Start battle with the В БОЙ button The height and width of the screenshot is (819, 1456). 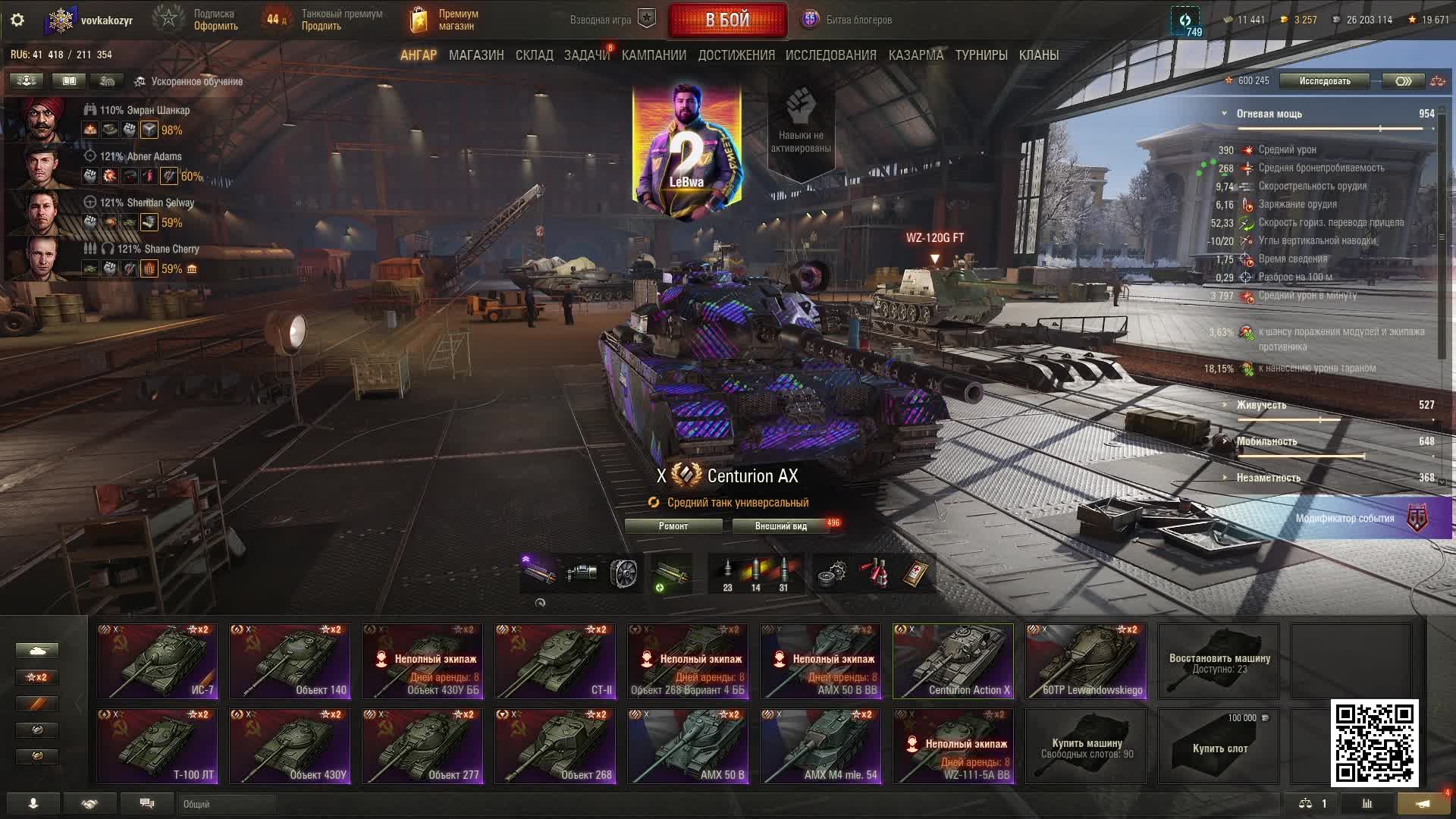[x=727, y=20]
